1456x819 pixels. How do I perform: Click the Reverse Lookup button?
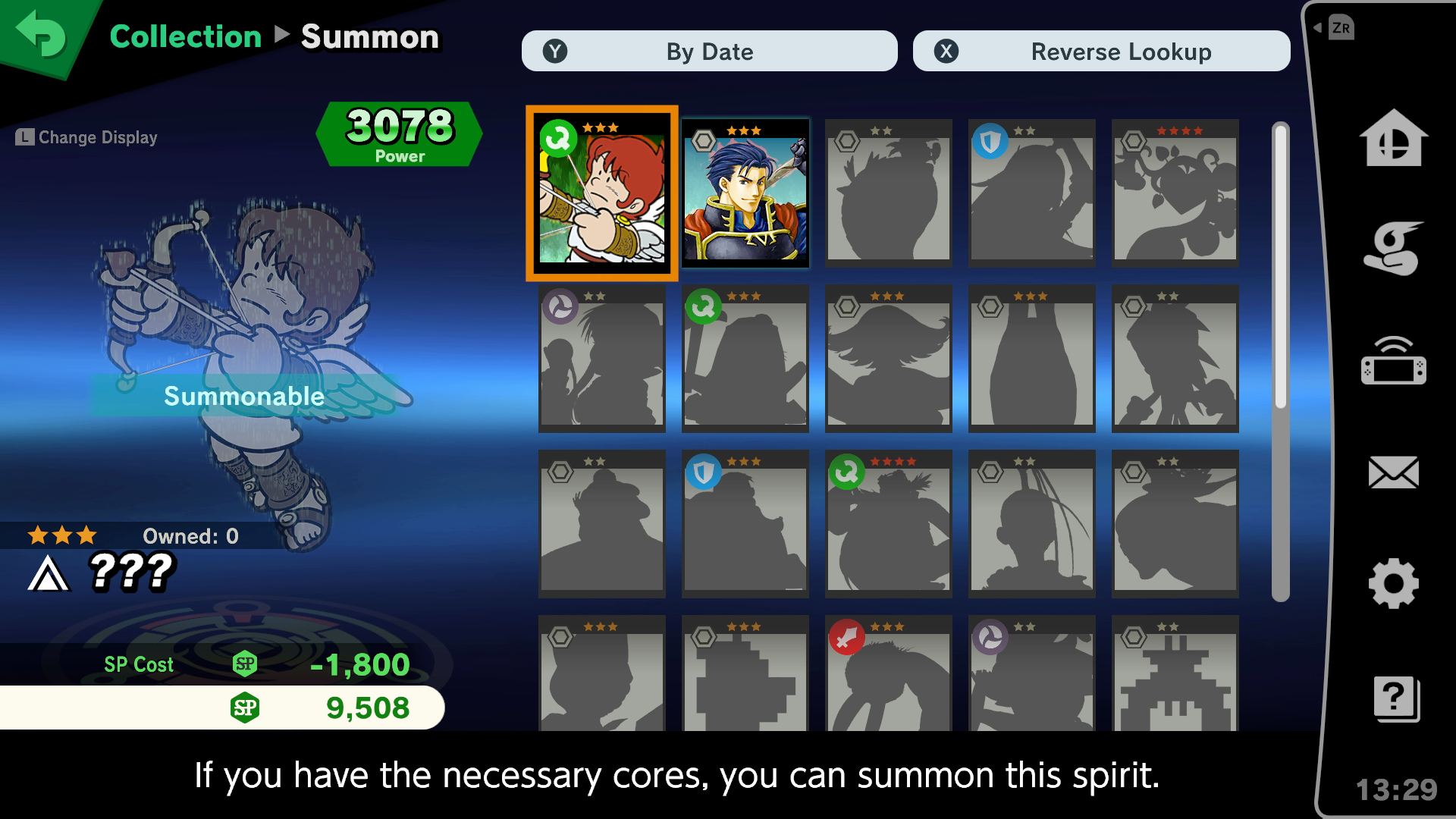pos(1101,51)
